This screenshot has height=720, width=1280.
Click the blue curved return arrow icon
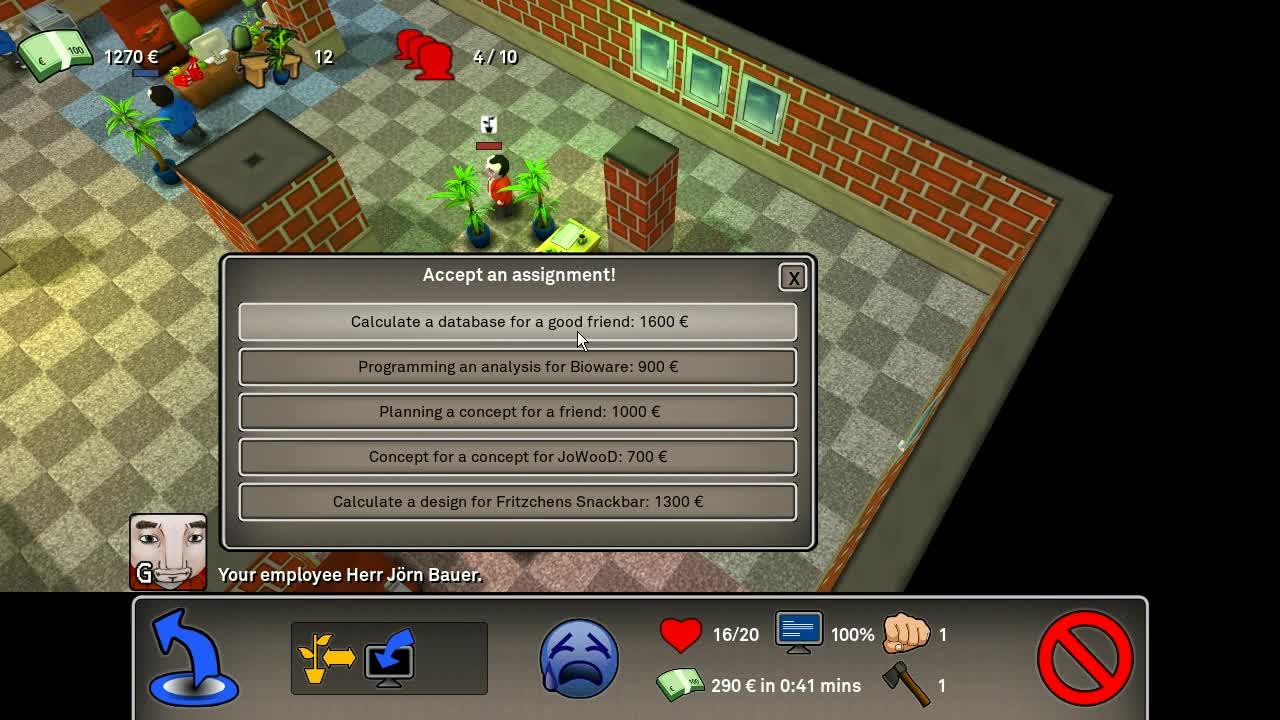pyautogui.click(x=193, y=657)
